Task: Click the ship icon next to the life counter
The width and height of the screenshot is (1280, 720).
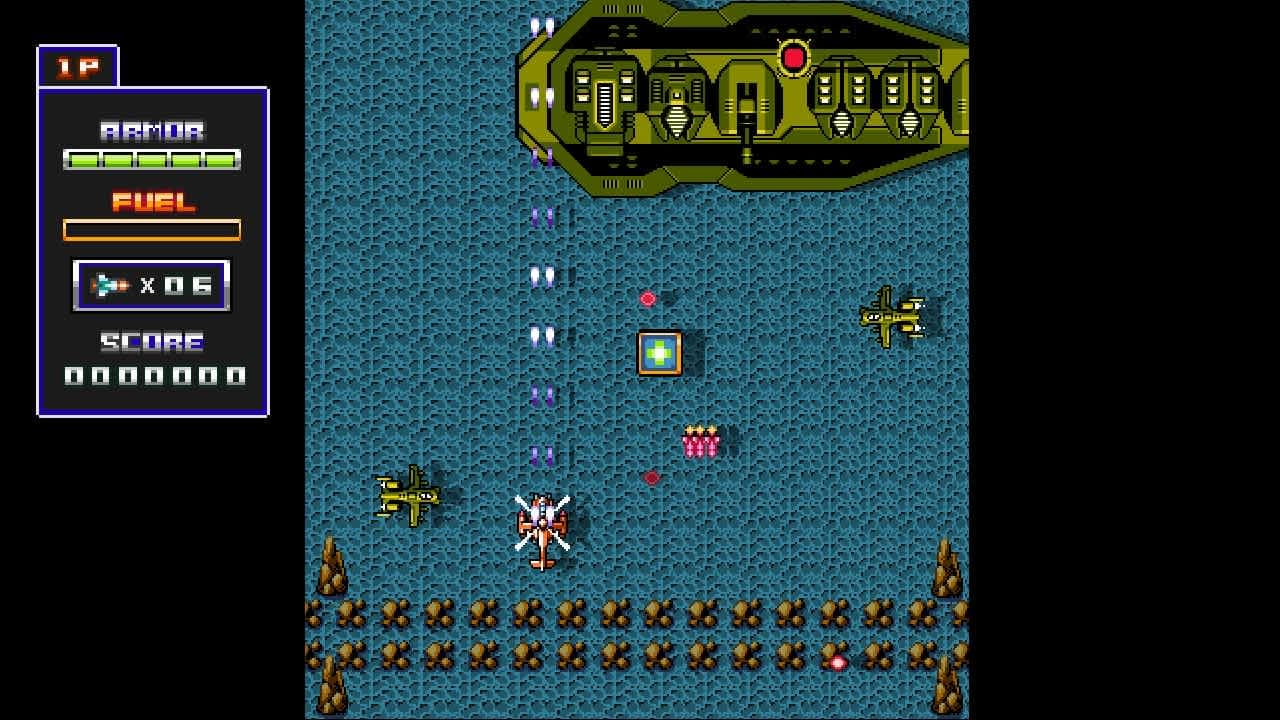Action: 110,284
